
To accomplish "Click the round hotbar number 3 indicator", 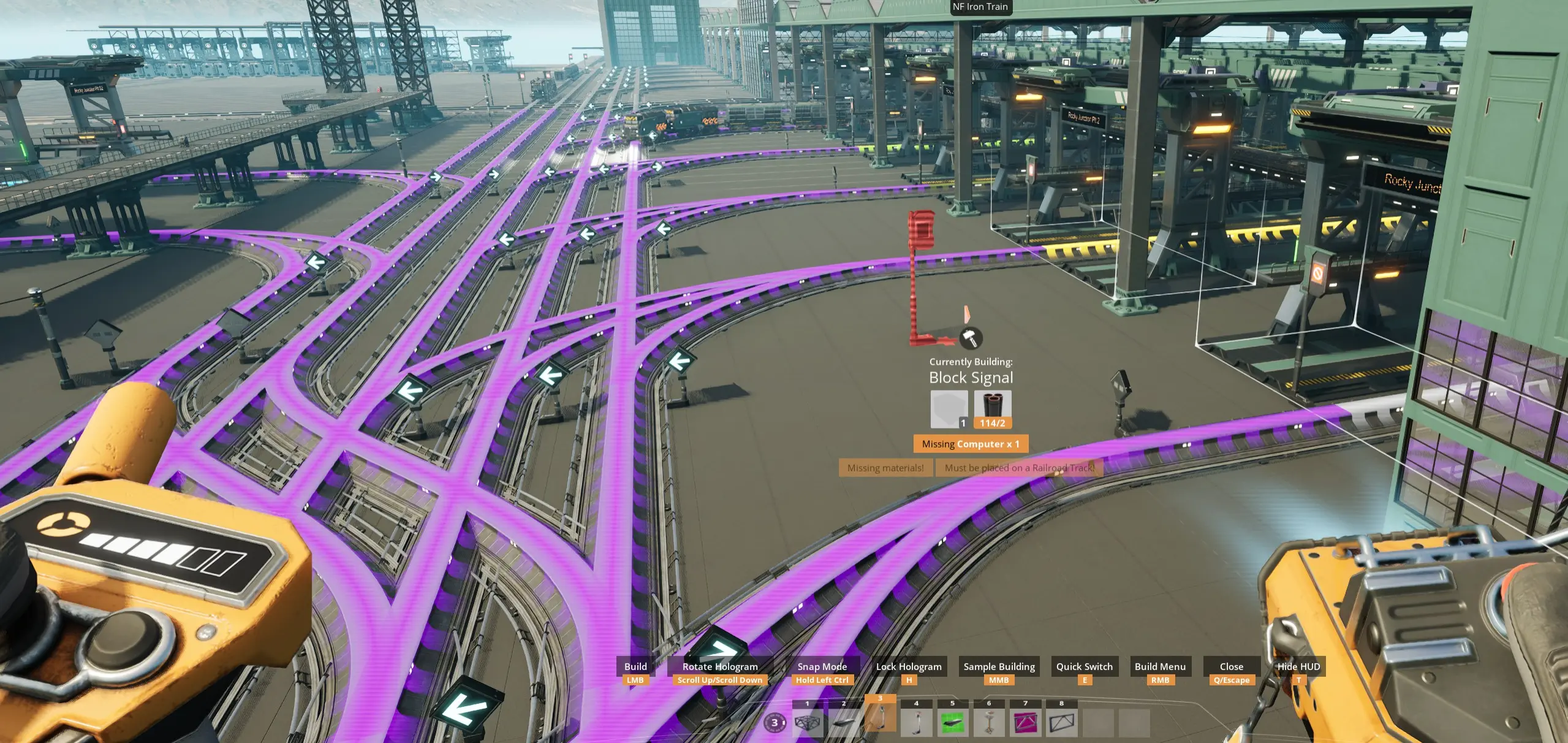I will pyautogui.click(x=775, y=723).
